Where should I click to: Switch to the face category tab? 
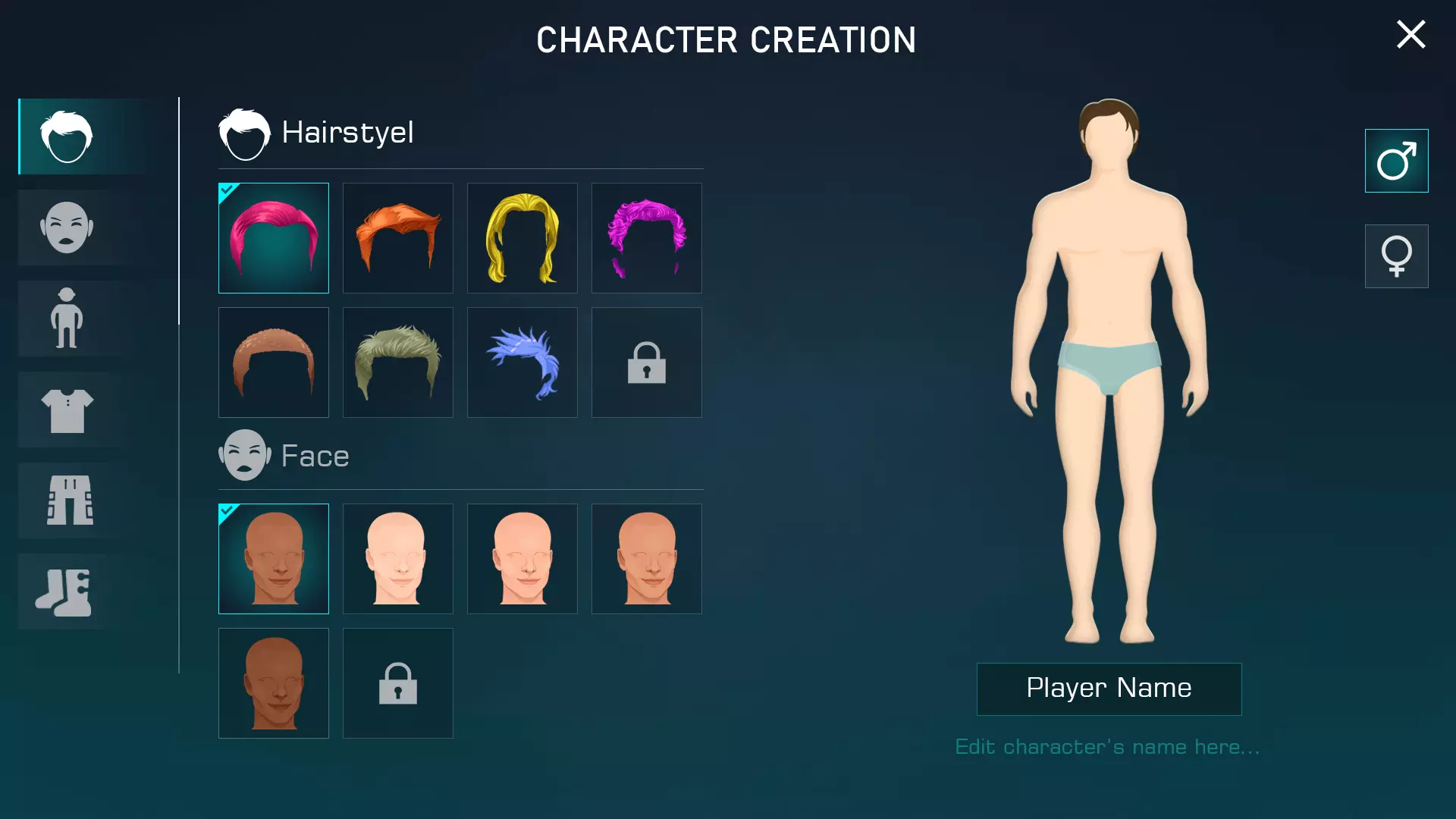[x=67, y=227]
